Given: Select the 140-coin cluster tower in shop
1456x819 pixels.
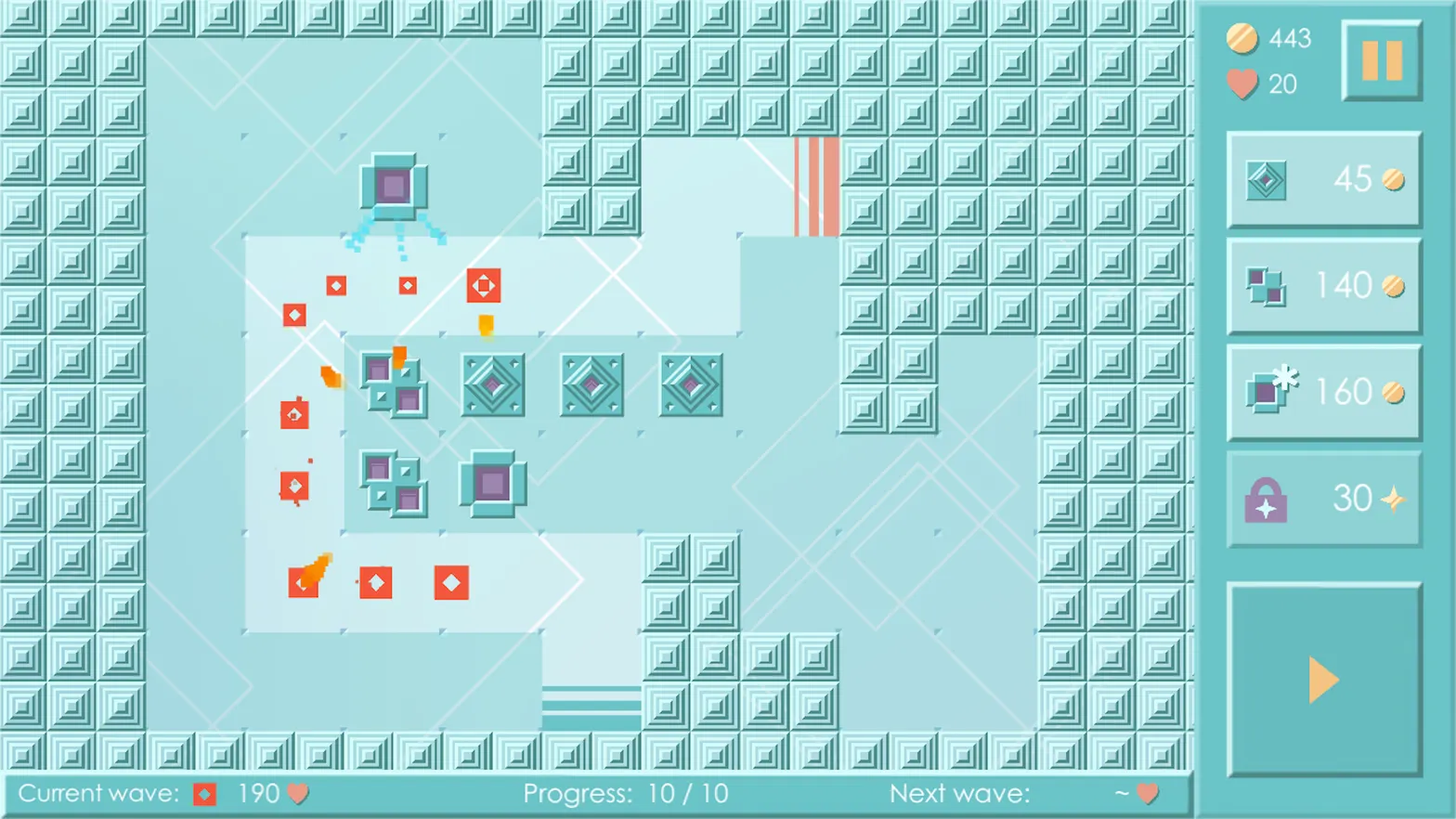Looking at the screenshot, I should [1322, 285].
